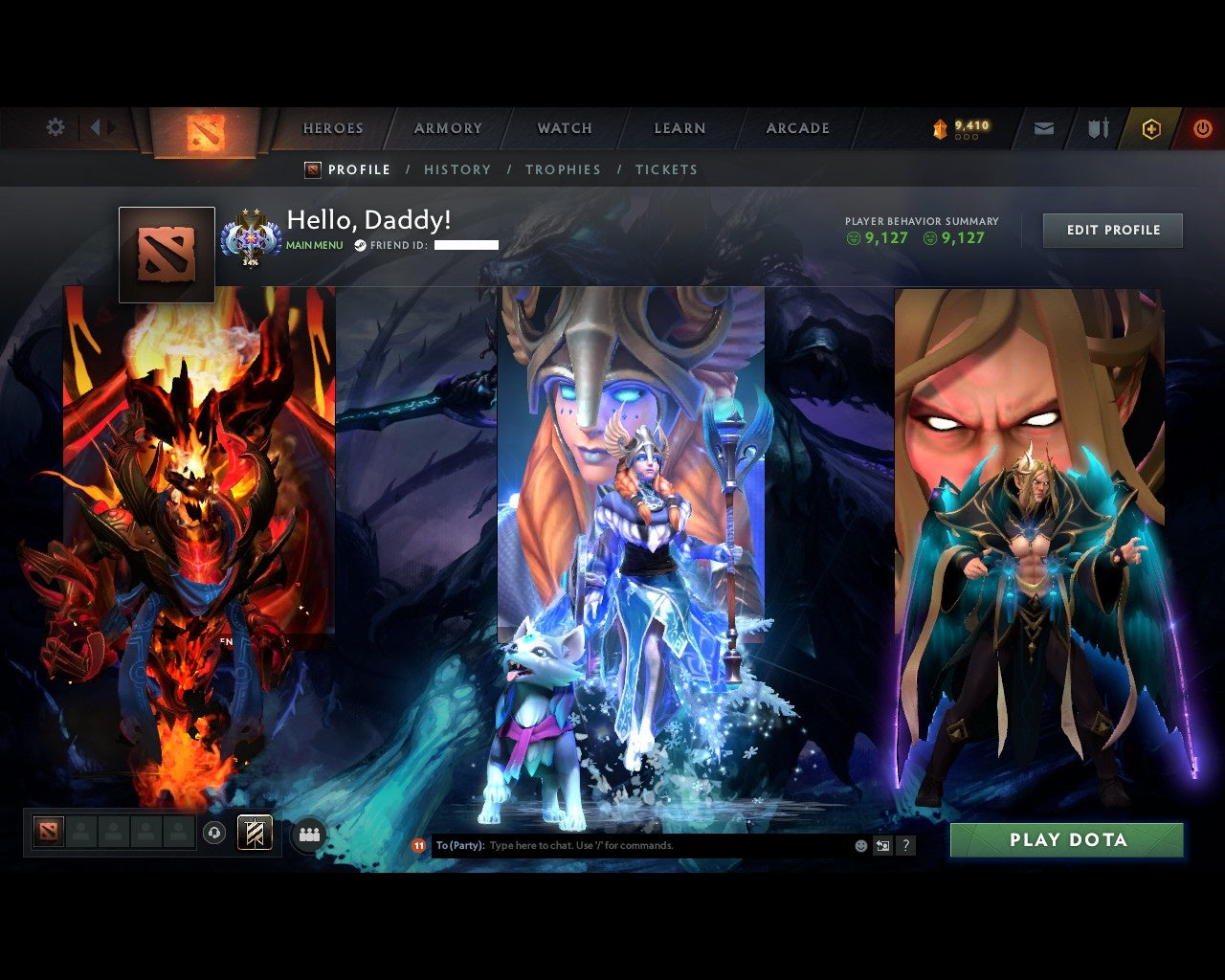The width and height of the screenshot is (1225, 980).
Task: Switch to the HISTORY tab
Action: 457,169
